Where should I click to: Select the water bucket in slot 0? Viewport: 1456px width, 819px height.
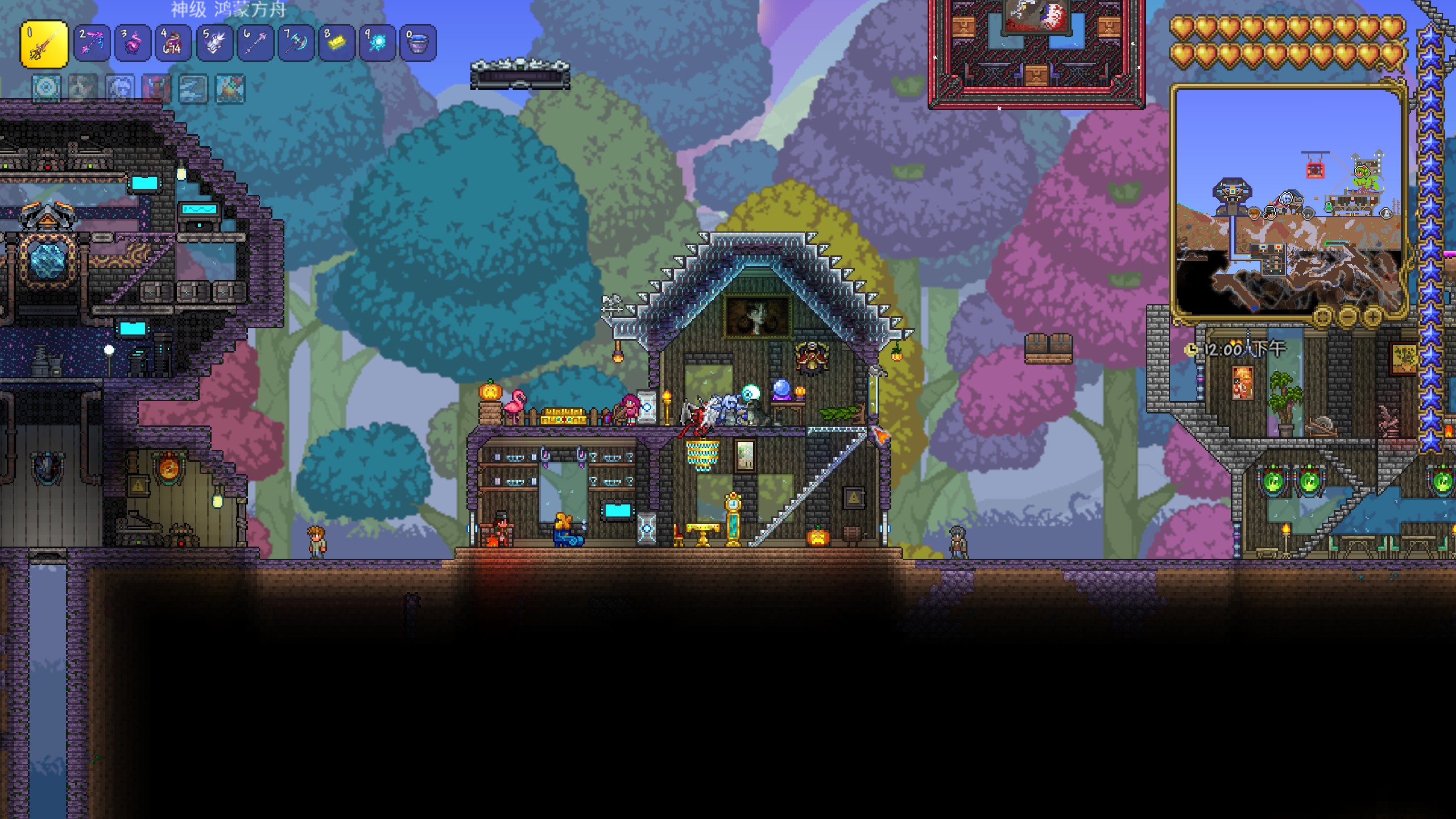click(418, 43)
